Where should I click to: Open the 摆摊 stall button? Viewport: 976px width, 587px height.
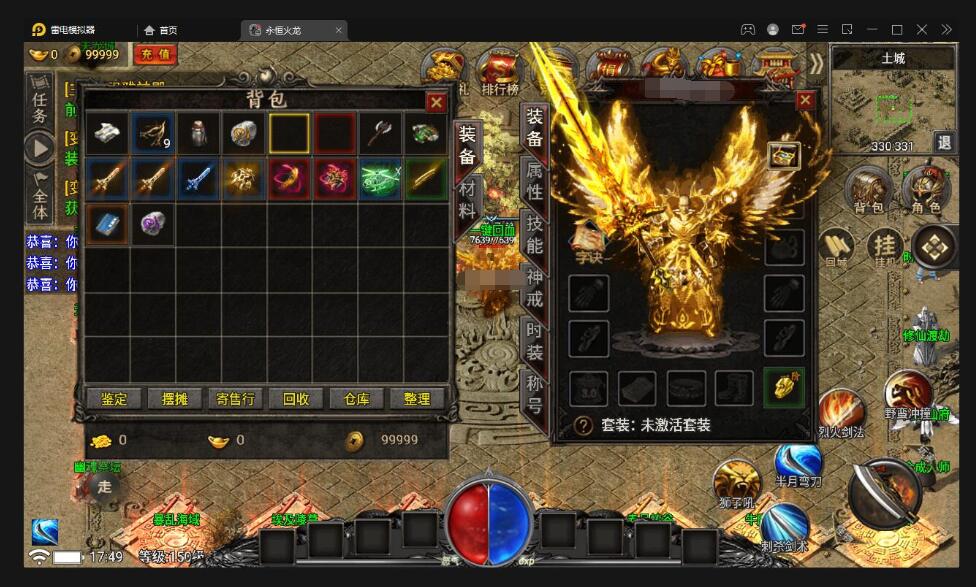[175, 399]
